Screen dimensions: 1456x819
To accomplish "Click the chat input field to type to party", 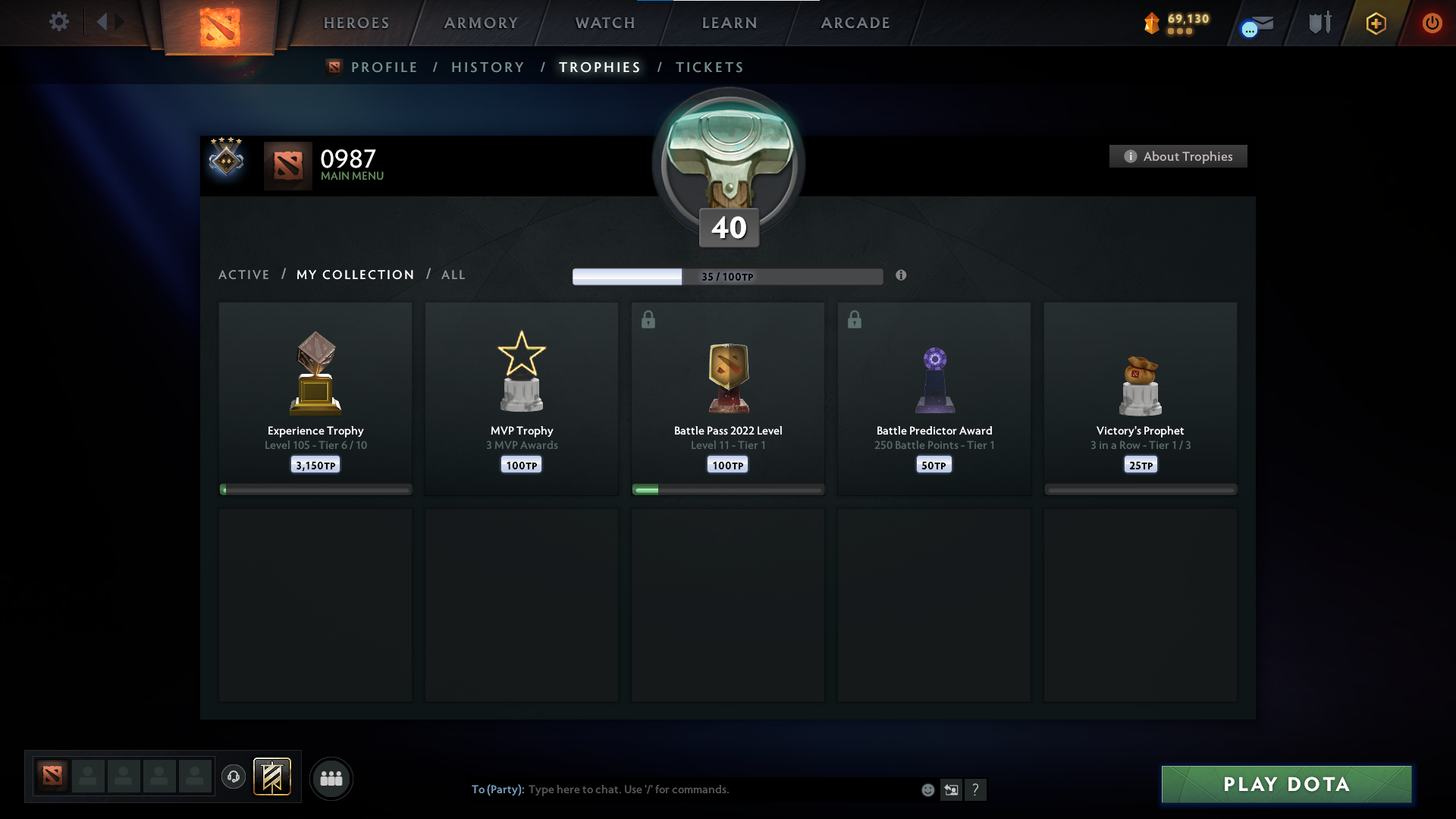I will pyautogui.click(x=682, y=789).
